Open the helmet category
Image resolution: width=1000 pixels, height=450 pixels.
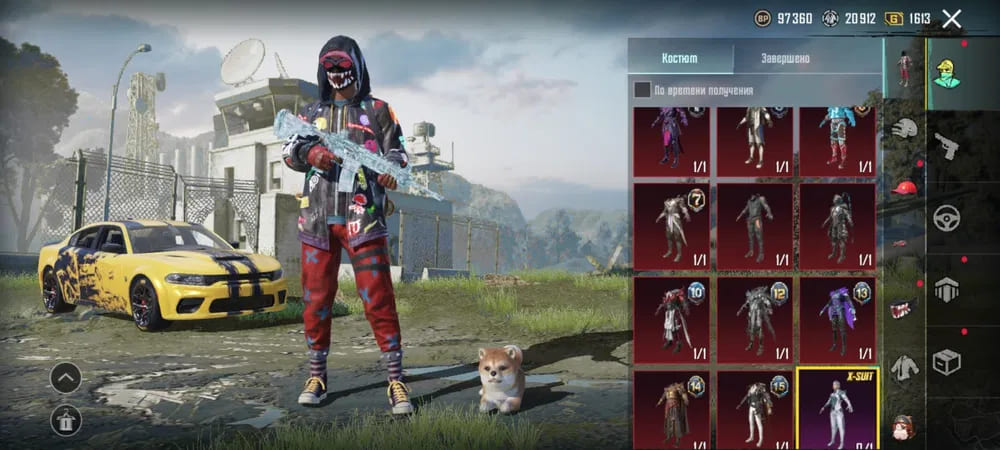905,128
